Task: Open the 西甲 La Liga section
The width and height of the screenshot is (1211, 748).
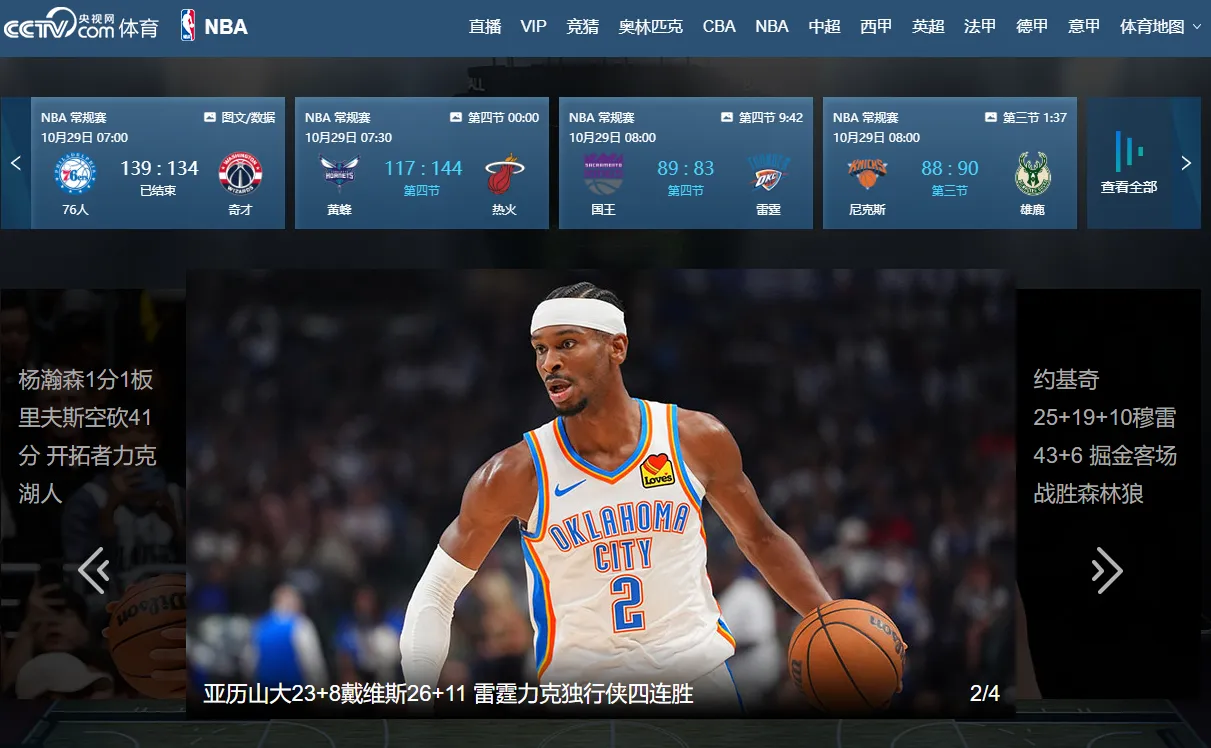Action: click(x=876, y=27)
